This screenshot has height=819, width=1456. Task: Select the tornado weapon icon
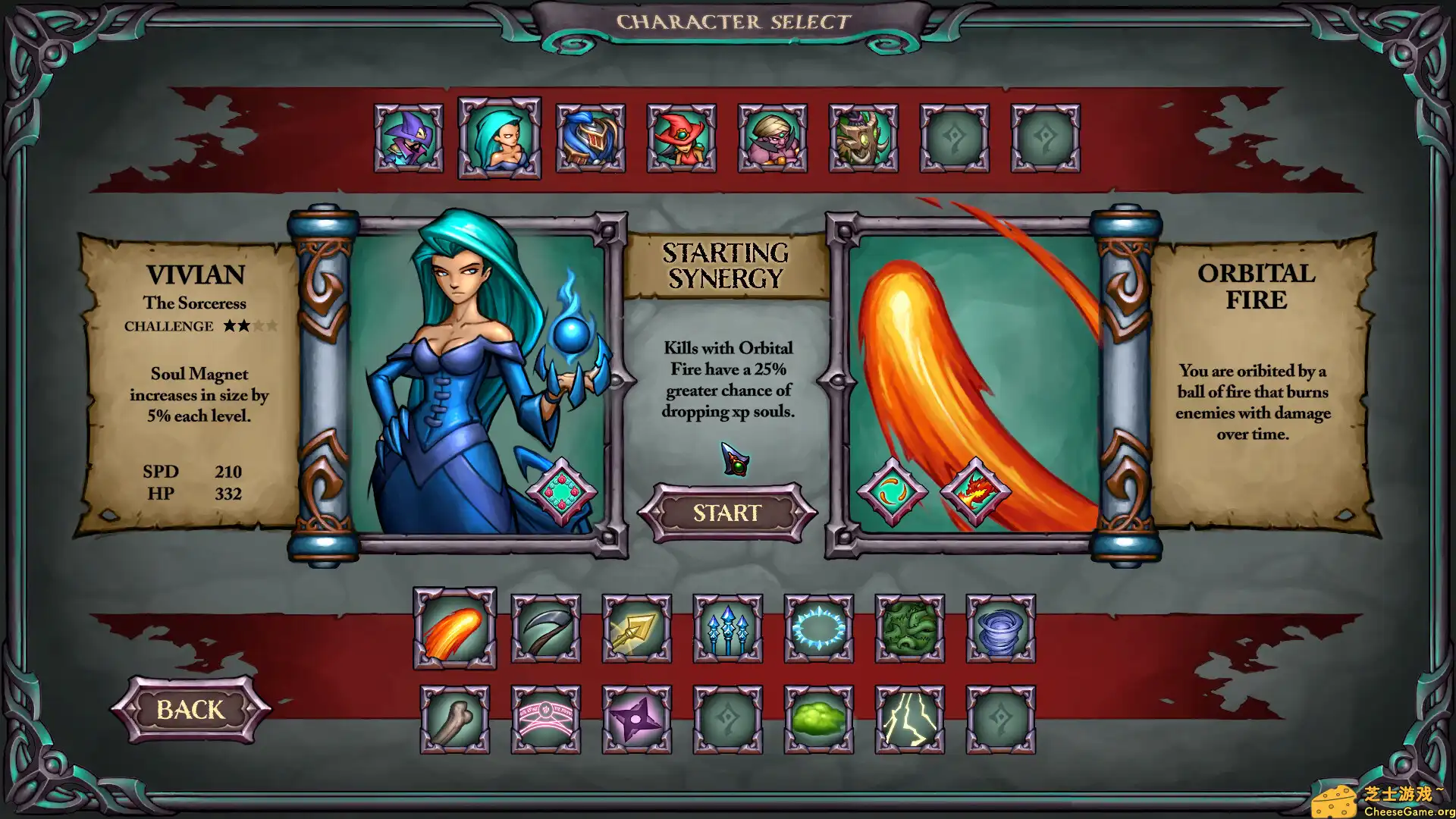999,629
